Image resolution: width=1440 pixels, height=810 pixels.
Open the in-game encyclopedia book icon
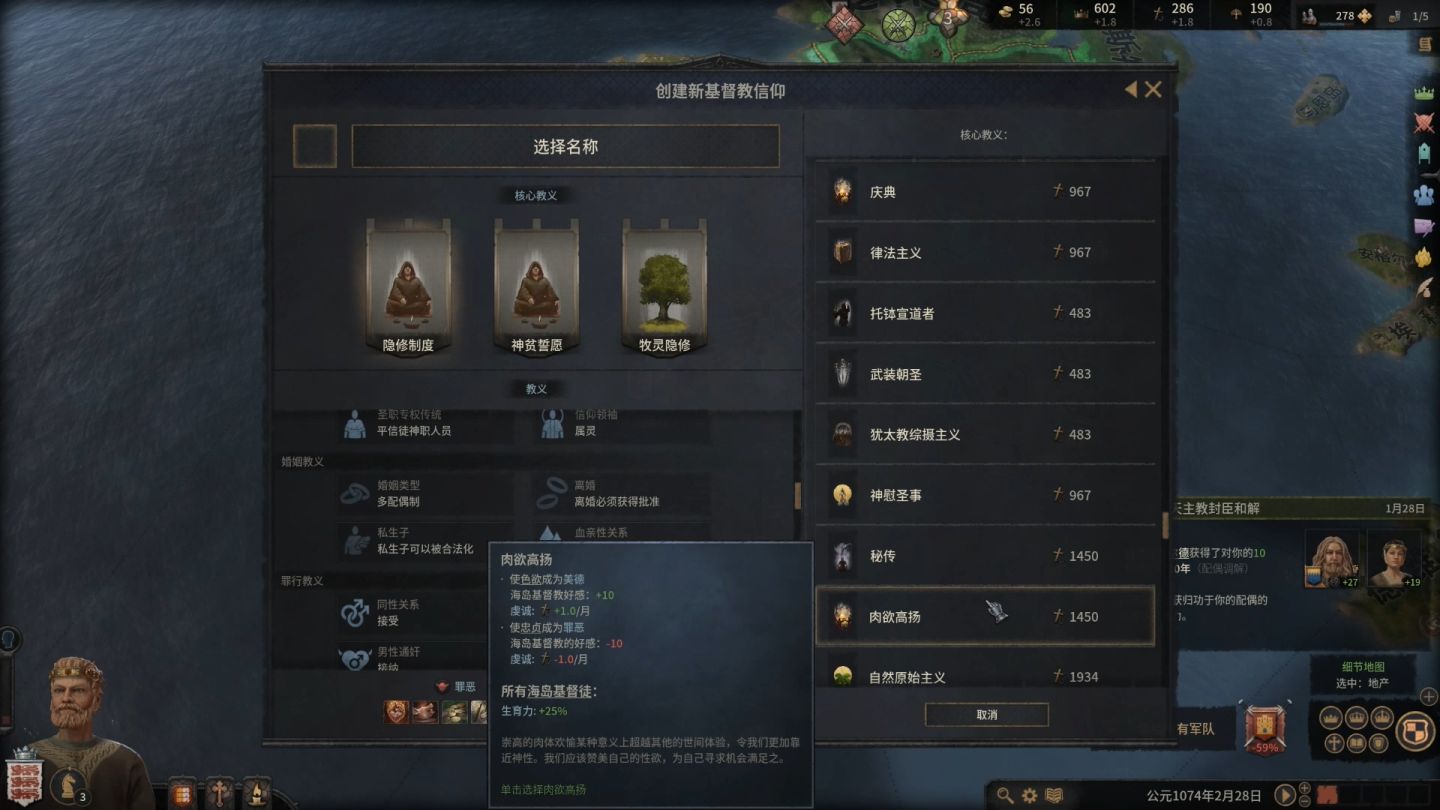1052,794
